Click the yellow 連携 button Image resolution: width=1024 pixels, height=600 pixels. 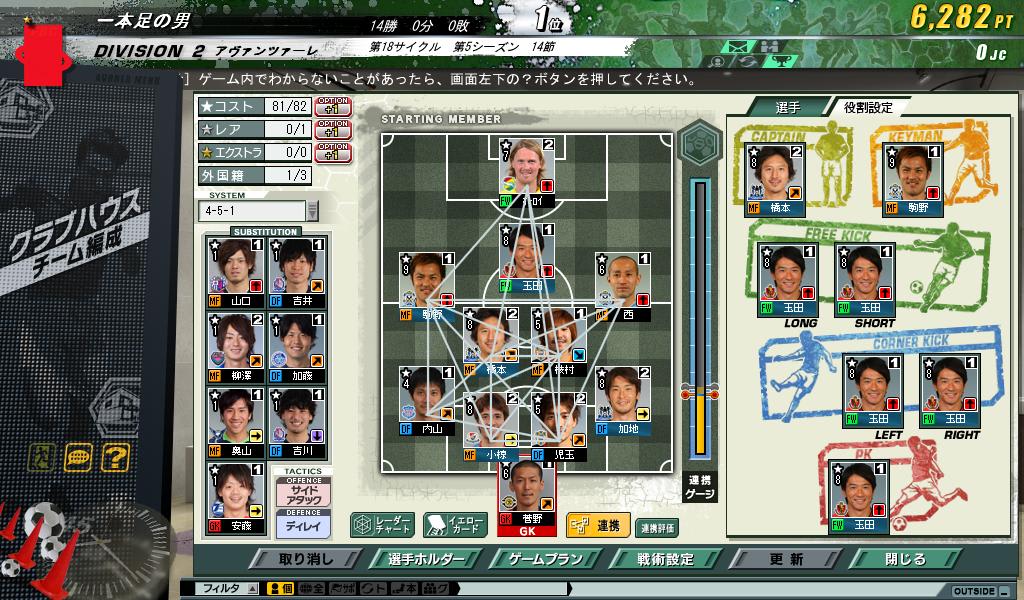tap(596, 525)
